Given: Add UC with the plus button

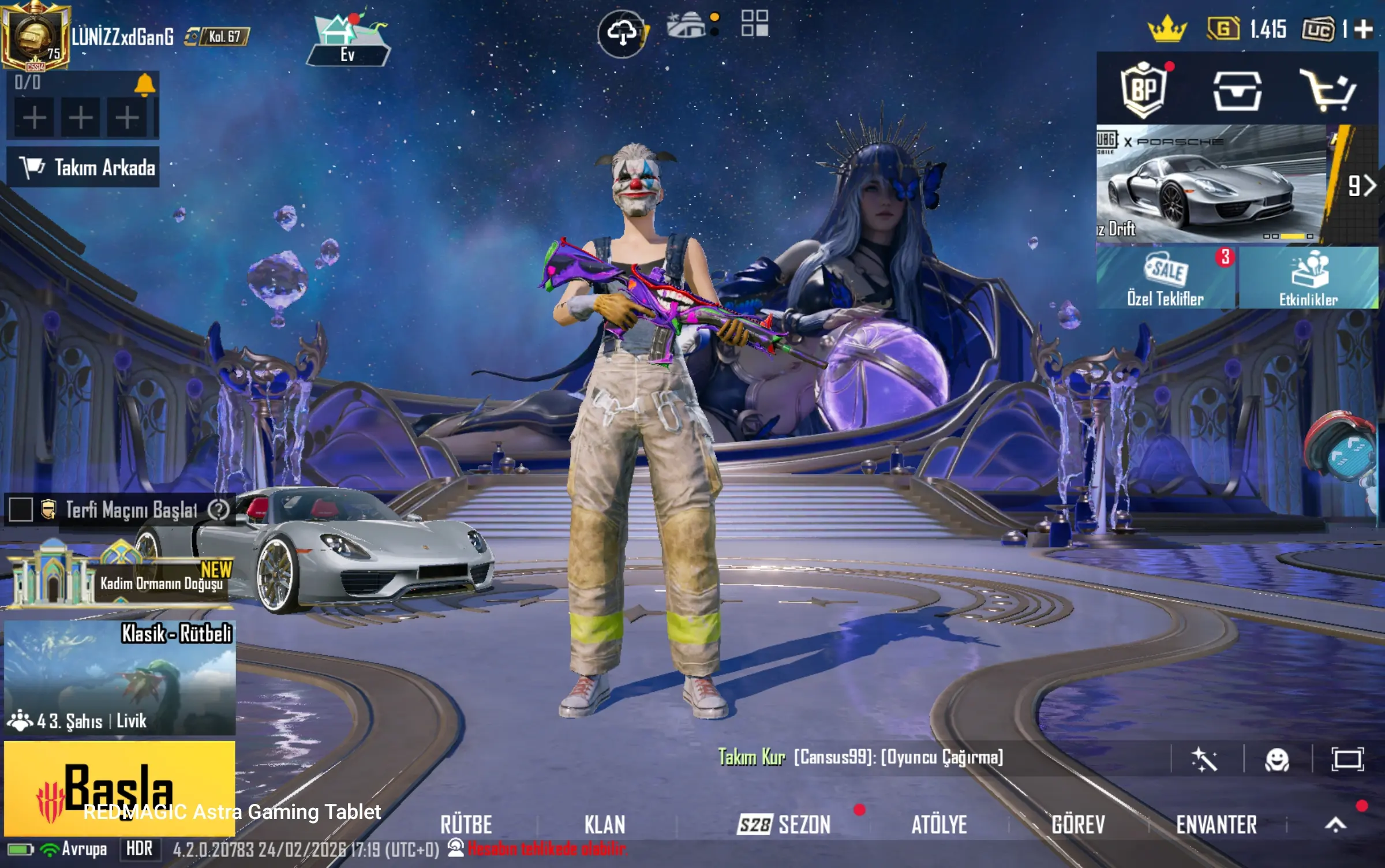Looking at the screenshot, I should coord(1364,29).
